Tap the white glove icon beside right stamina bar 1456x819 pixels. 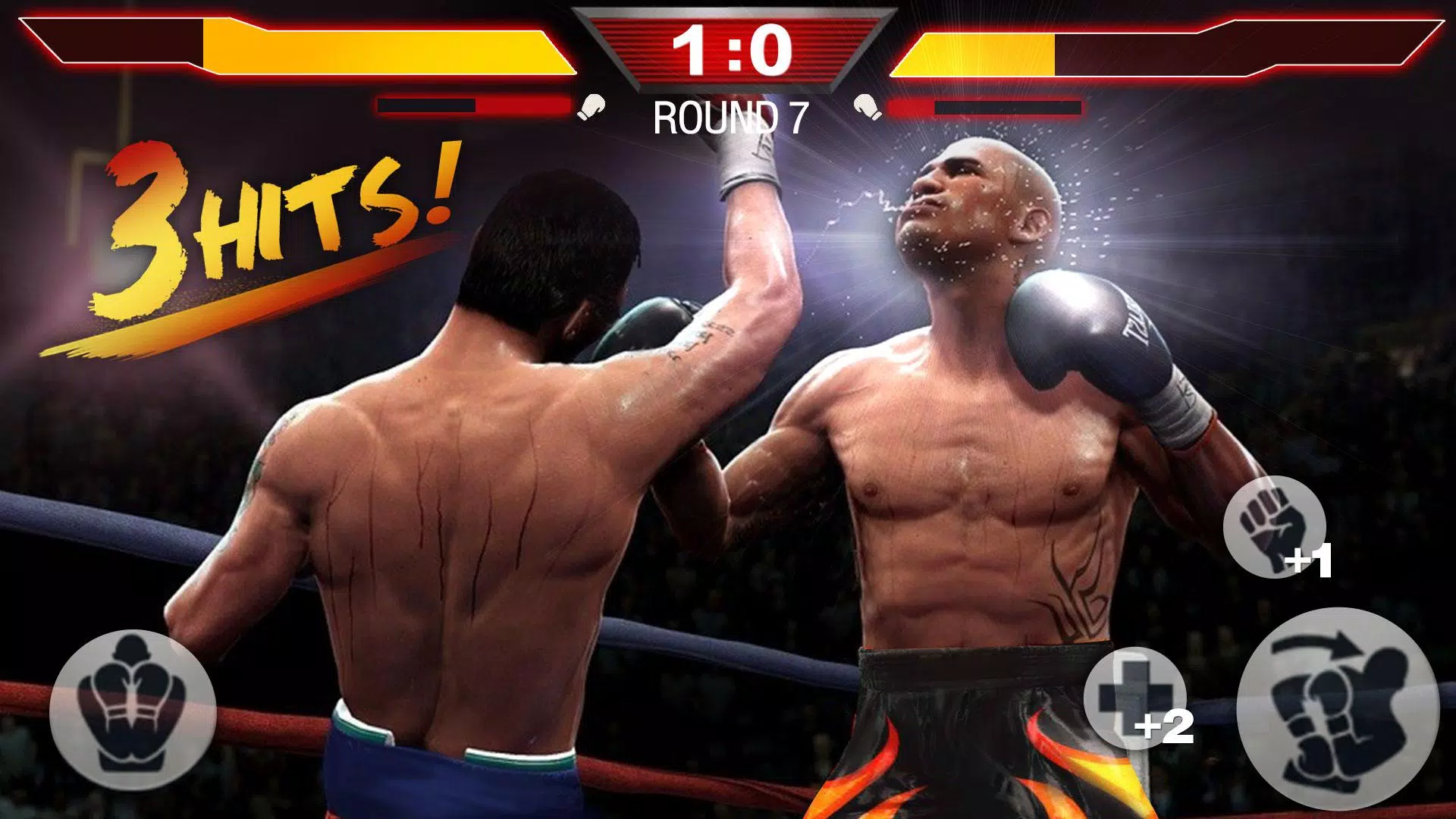(x=864, y=105)
